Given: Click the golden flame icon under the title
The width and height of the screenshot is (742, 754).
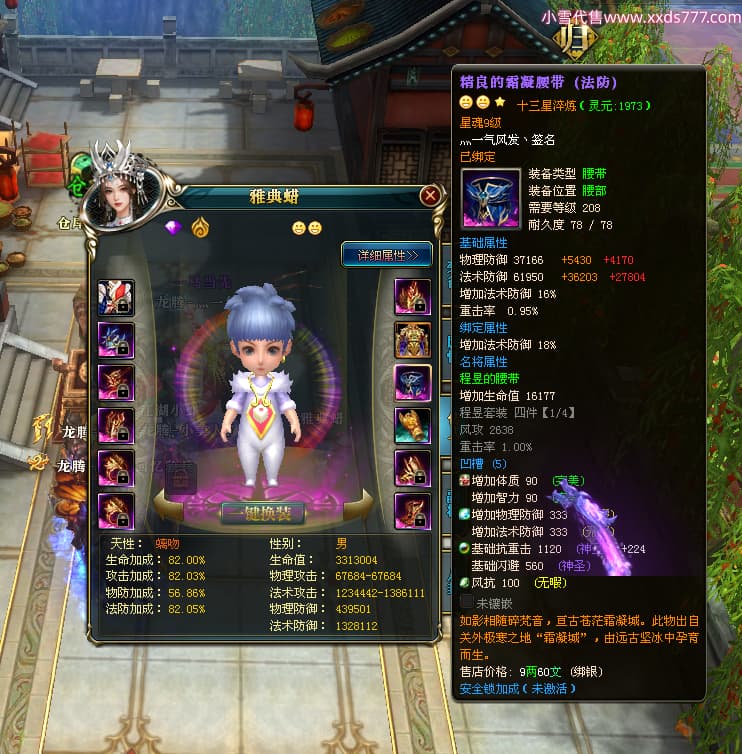Looking at the screenshot, I should click(200, 228).
